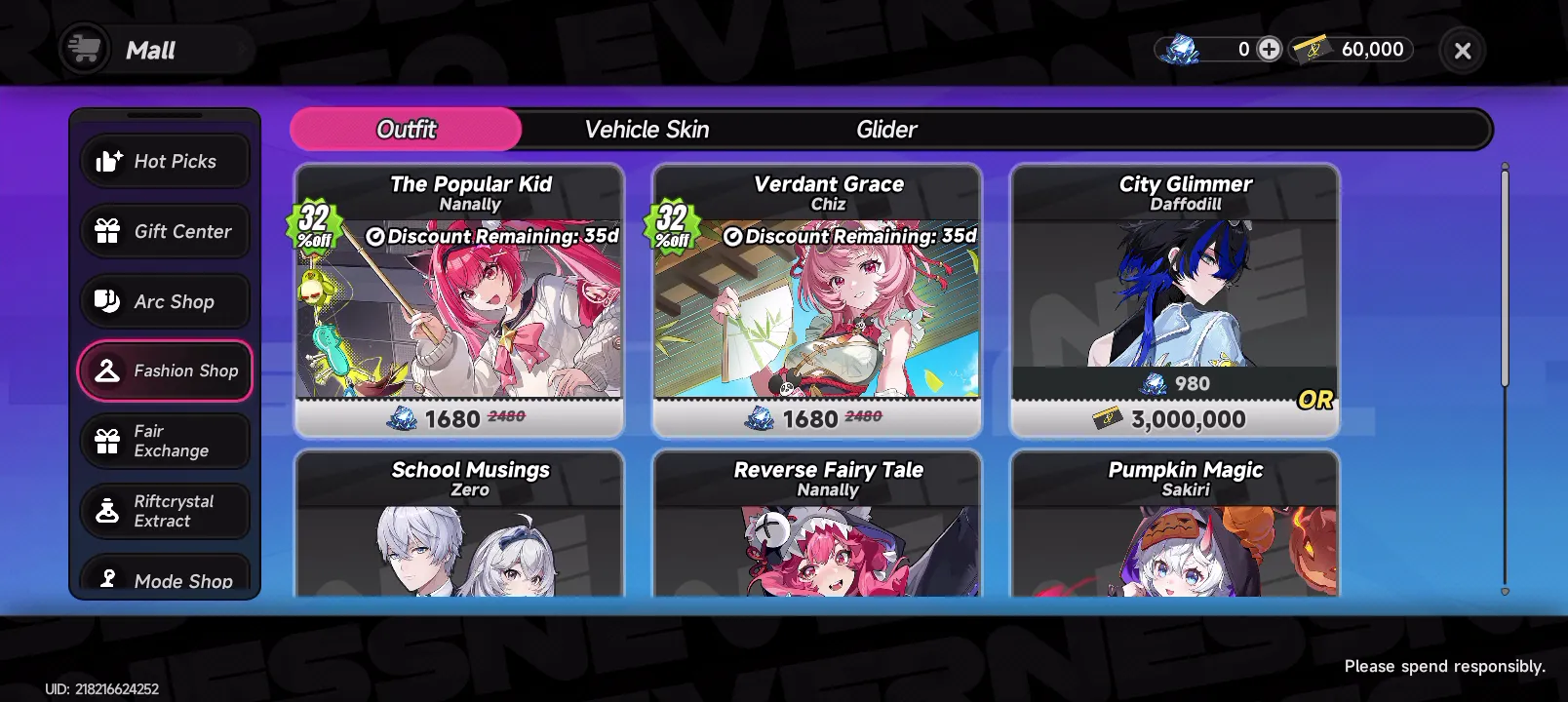The width and height of the screenshot is (1568, 702).
Task: View The Popular Kid Nanally outfit
Action: coord(459,300)
